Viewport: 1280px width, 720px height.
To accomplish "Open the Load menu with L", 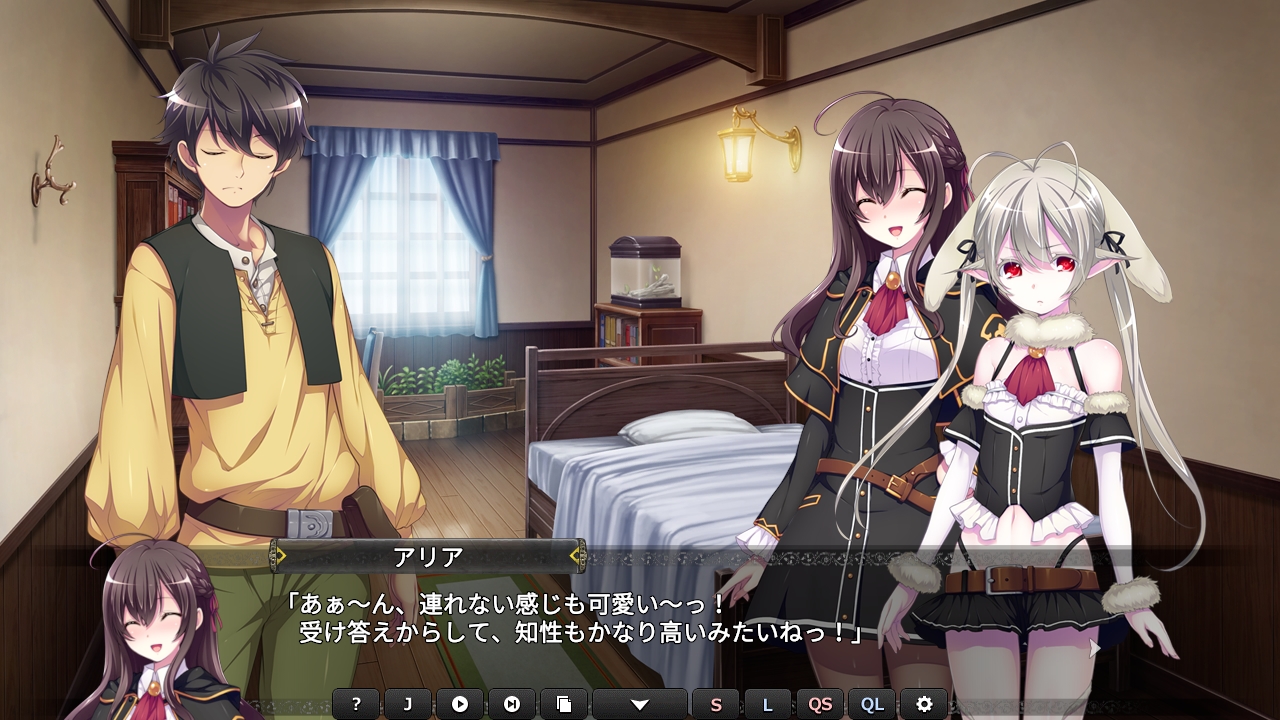I will tap(768, 704).
